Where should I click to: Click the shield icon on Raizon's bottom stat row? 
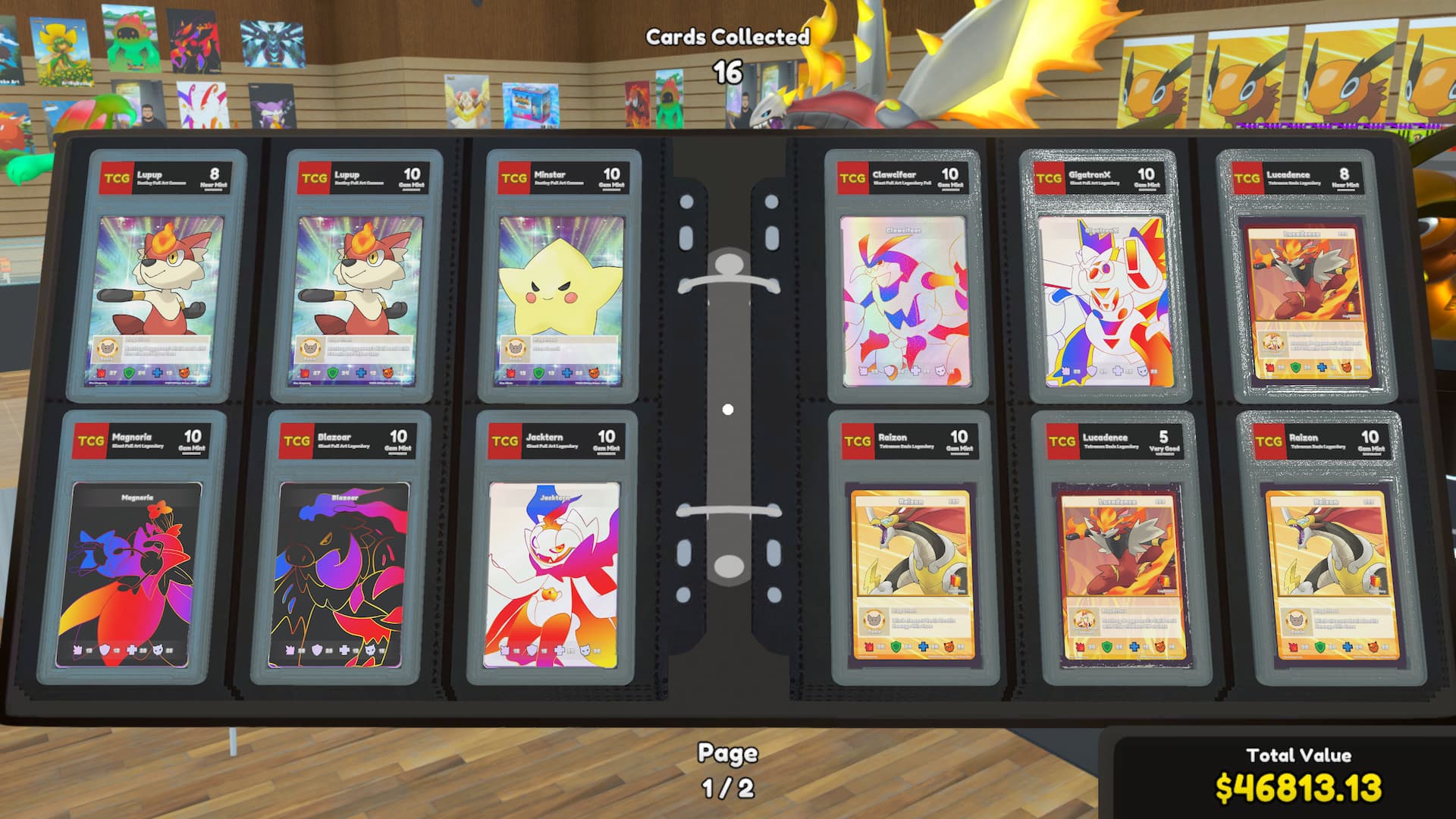point(896,647)
